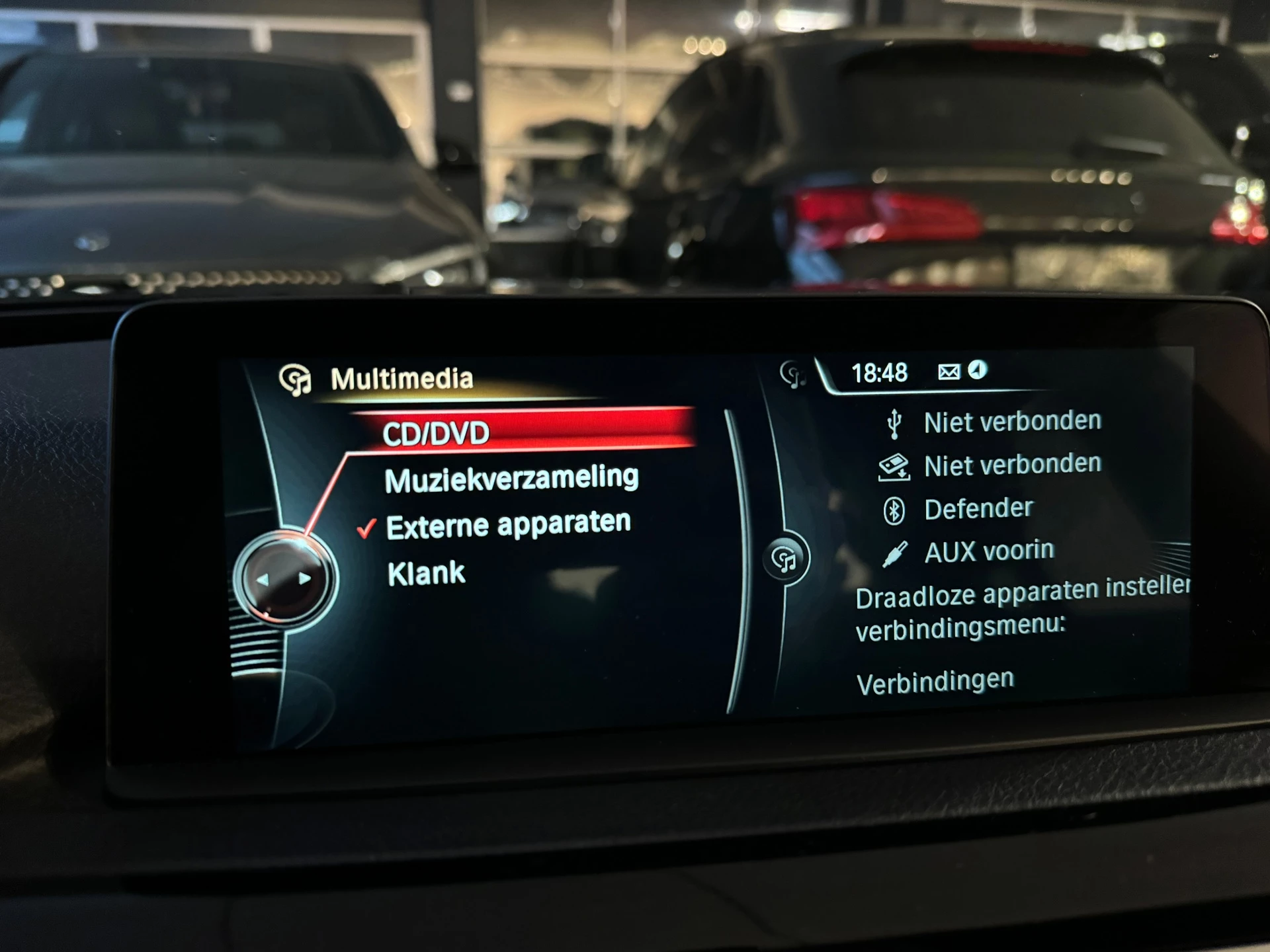Expand the Defender Bluetooth device entry
Image resolution: width=1270 pixels, height=952 pixels.
point(978,506)
